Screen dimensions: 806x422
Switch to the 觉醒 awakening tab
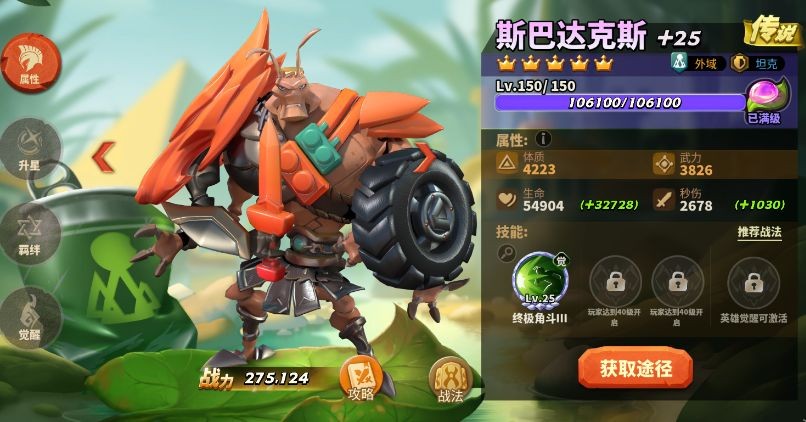coord(29,316)
